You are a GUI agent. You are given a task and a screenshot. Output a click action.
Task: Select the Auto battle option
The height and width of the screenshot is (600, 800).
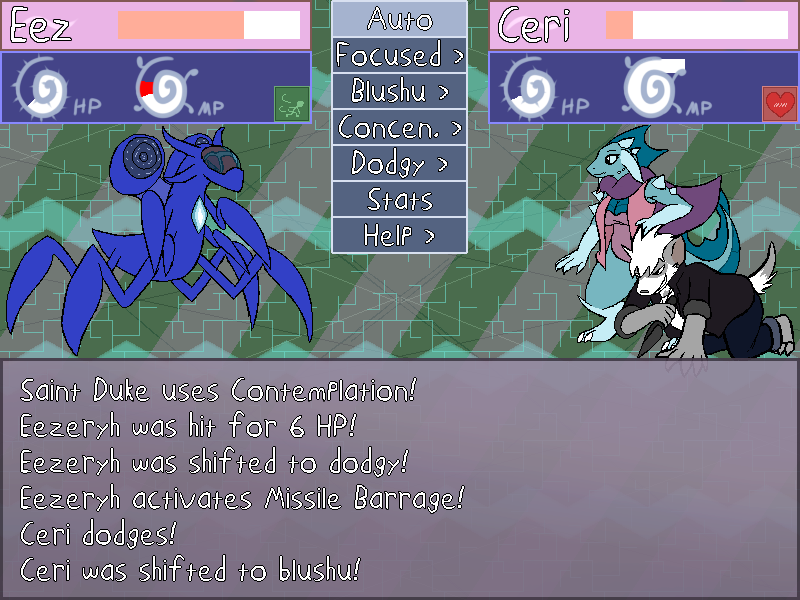pyautogui.click(x=399, y=19)
